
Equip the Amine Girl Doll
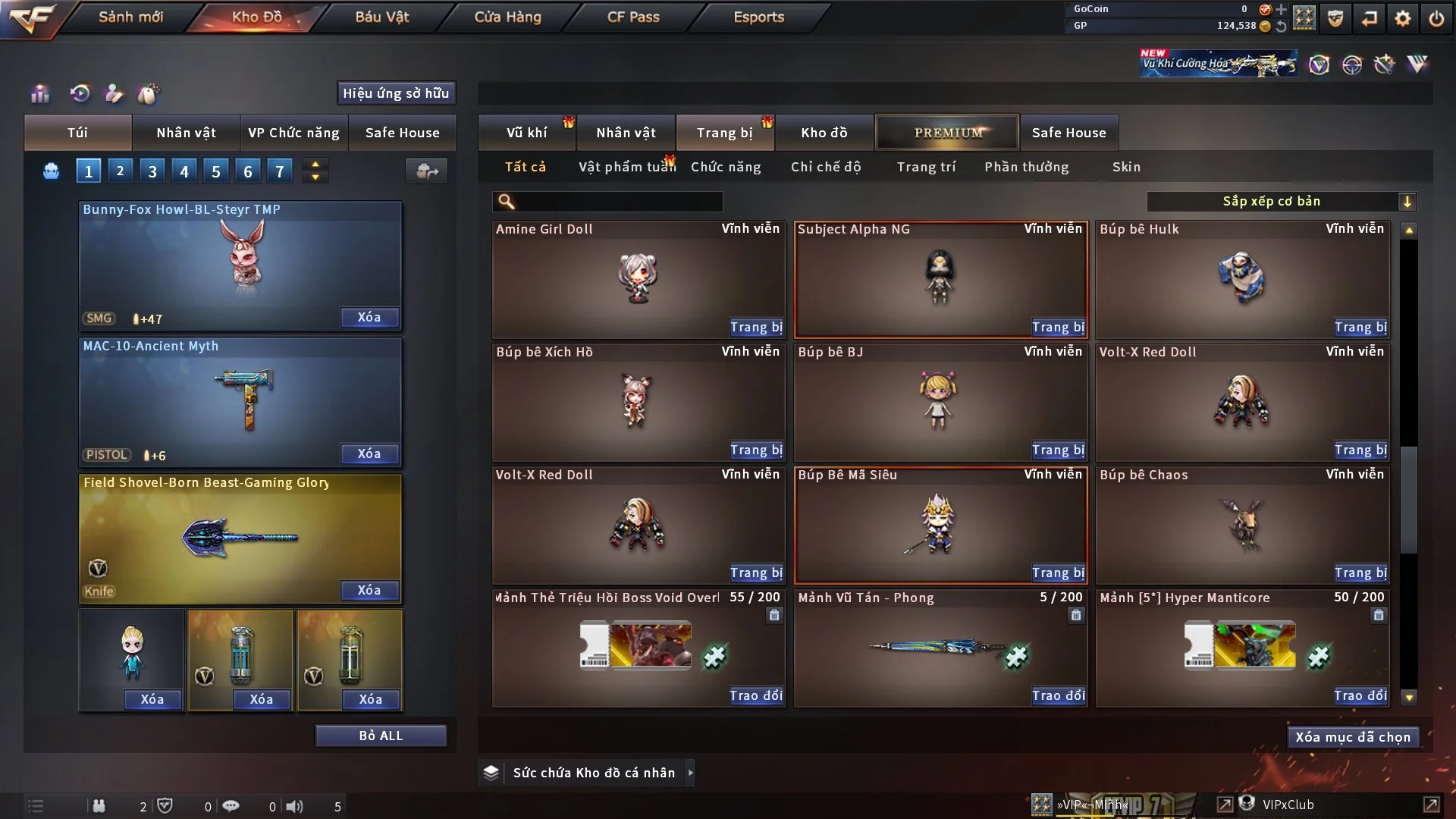(x=755, y=327)
